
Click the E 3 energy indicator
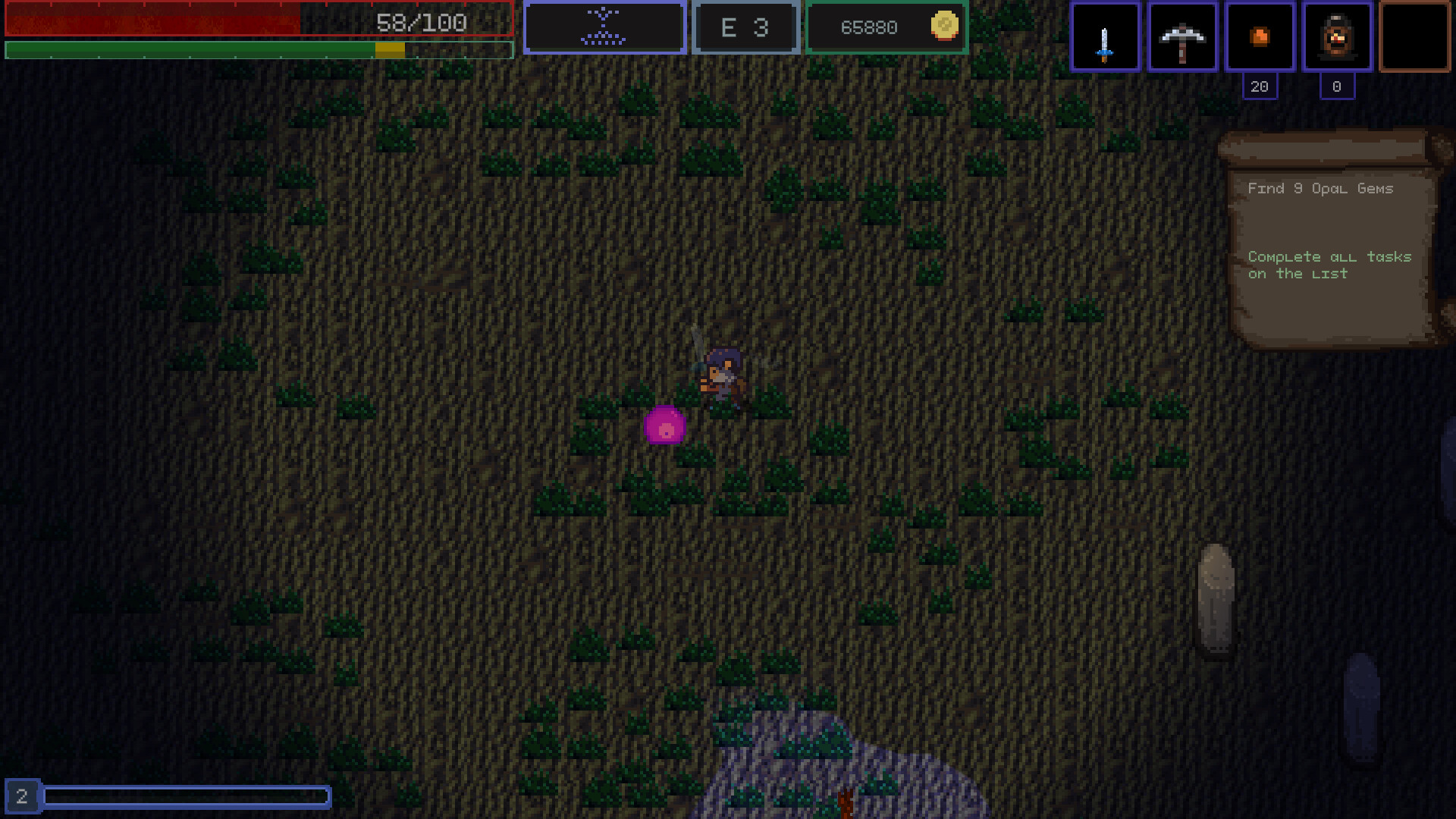pos(745,27)
